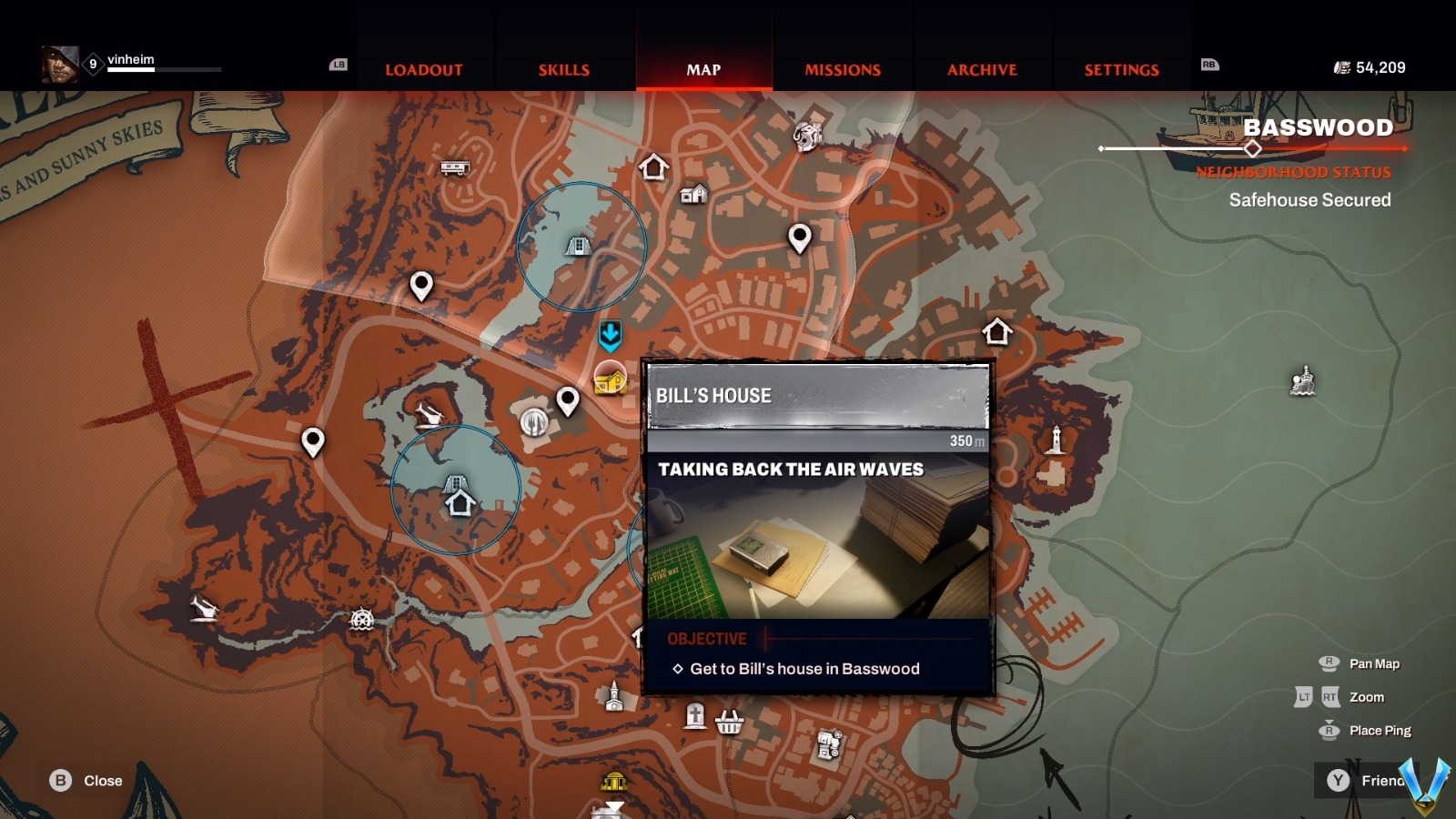Go to the Missions tab
1456x819 pixels.
[843, 70]
